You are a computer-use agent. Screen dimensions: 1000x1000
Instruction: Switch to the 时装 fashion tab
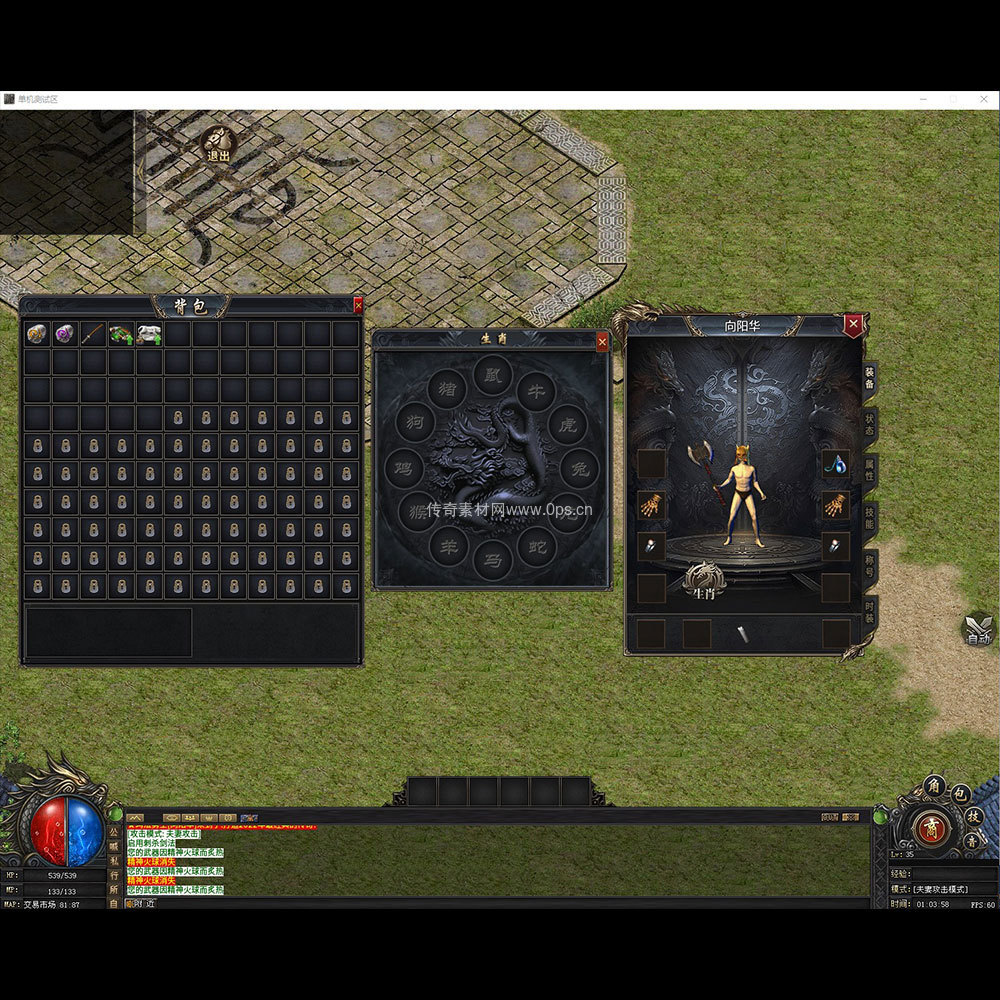tap(870, 610)
